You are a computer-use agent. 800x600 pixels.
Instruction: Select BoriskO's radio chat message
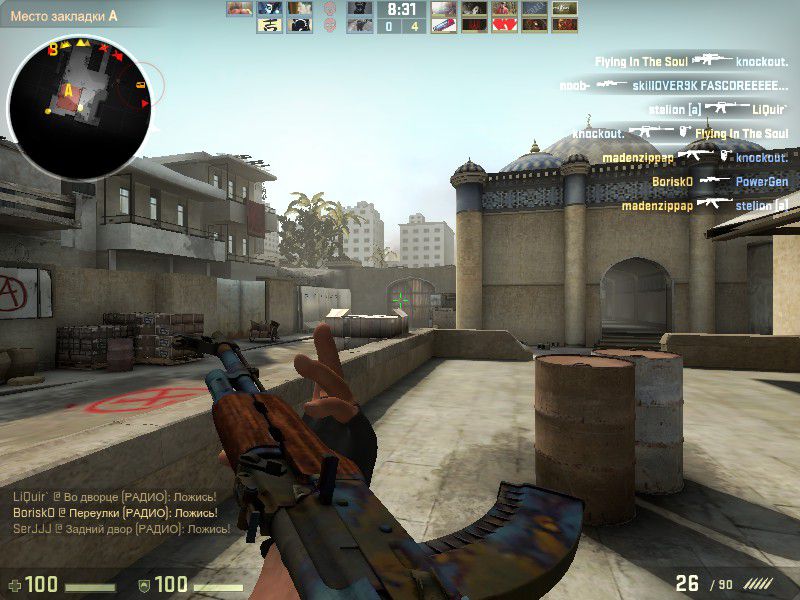[x=115, y=512]
